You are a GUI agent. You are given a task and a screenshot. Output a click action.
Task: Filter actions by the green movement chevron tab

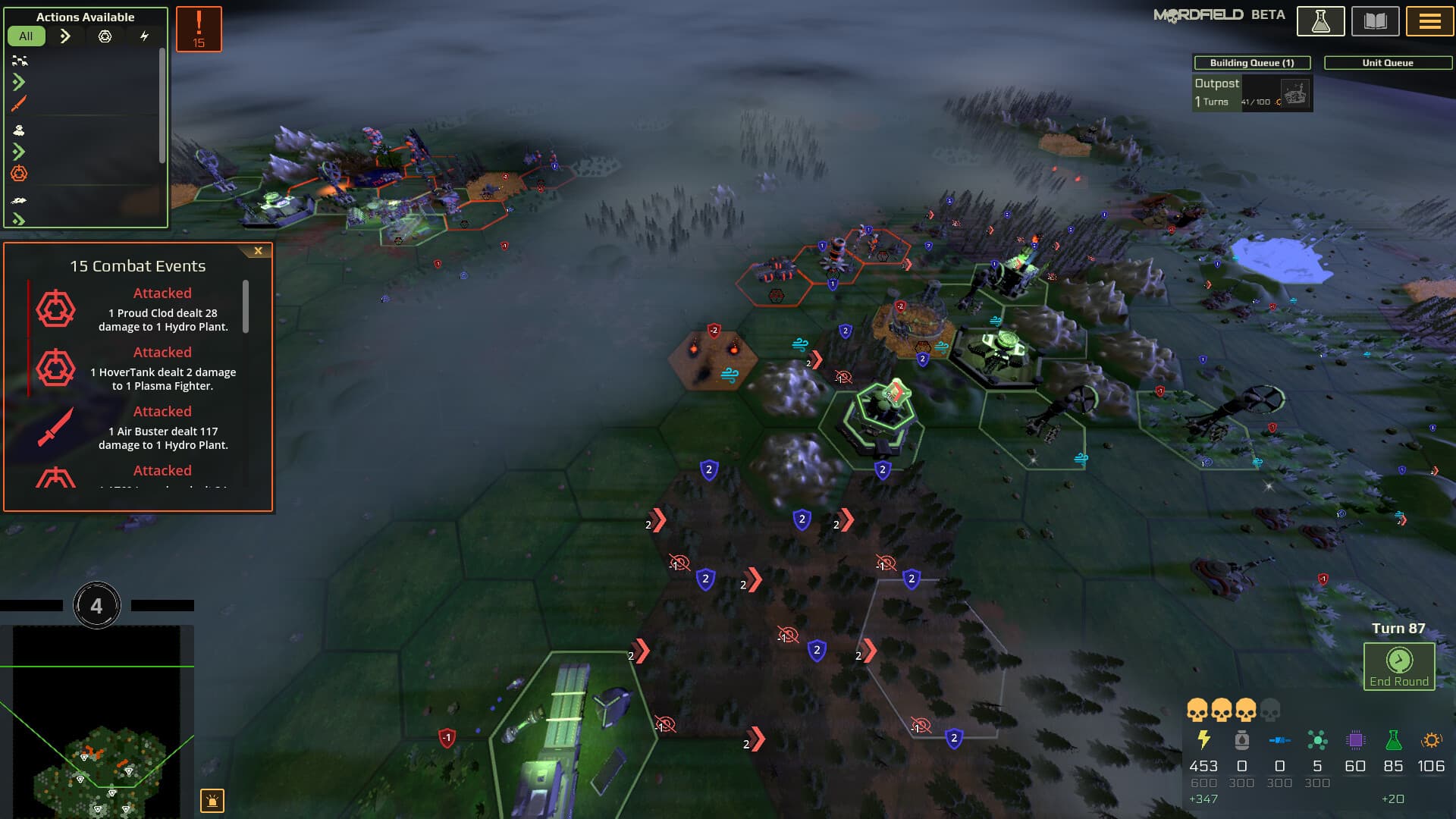point(65,35)
